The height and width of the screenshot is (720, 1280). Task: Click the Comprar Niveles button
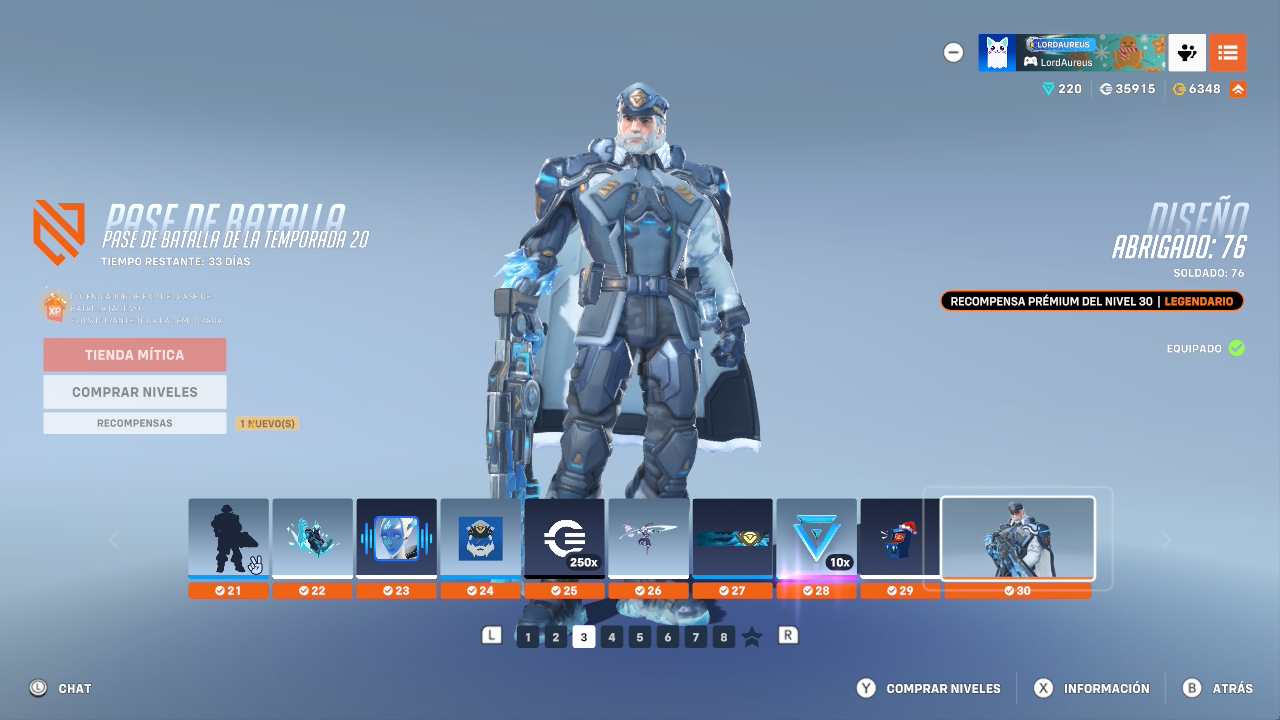(x=134, y=391)
